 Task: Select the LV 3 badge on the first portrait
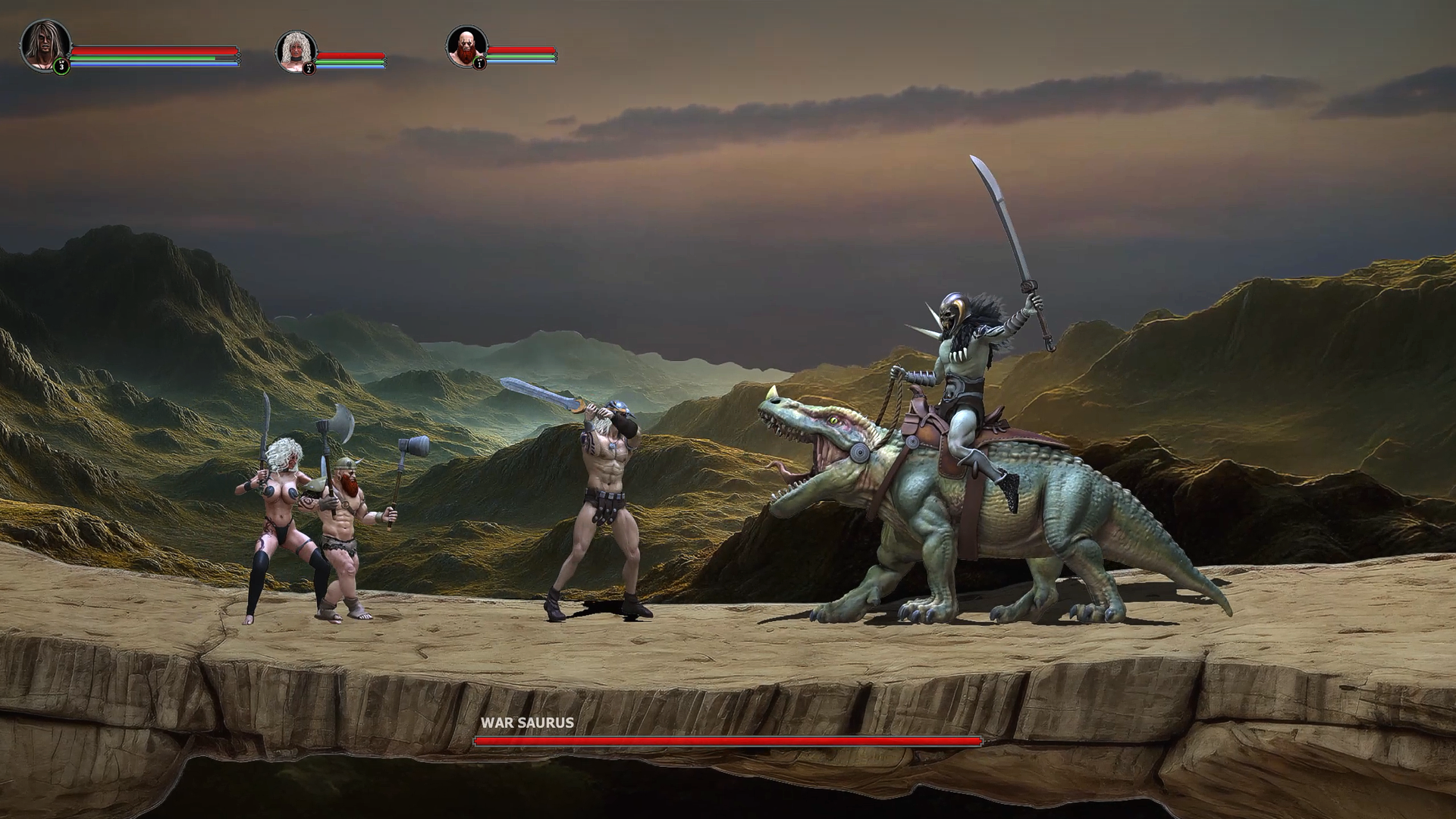pyautogui.click(x=61, y=67)
